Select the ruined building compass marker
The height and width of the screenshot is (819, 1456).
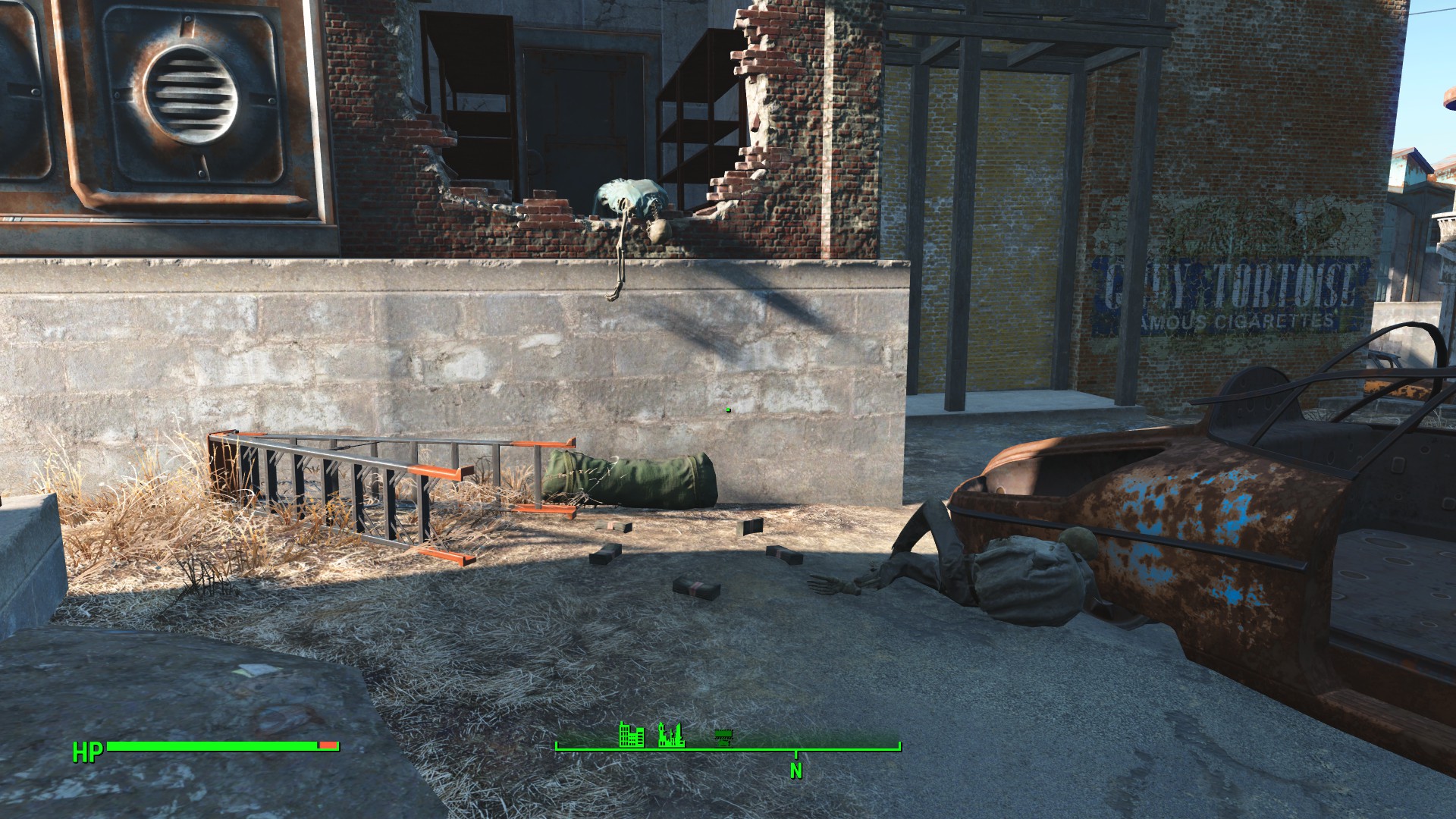point(671,735)
